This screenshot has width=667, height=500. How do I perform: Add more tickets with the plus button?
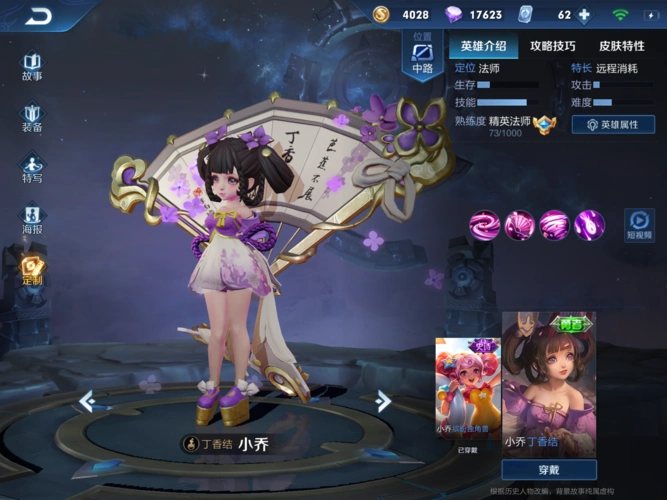[x=585, y=15]
